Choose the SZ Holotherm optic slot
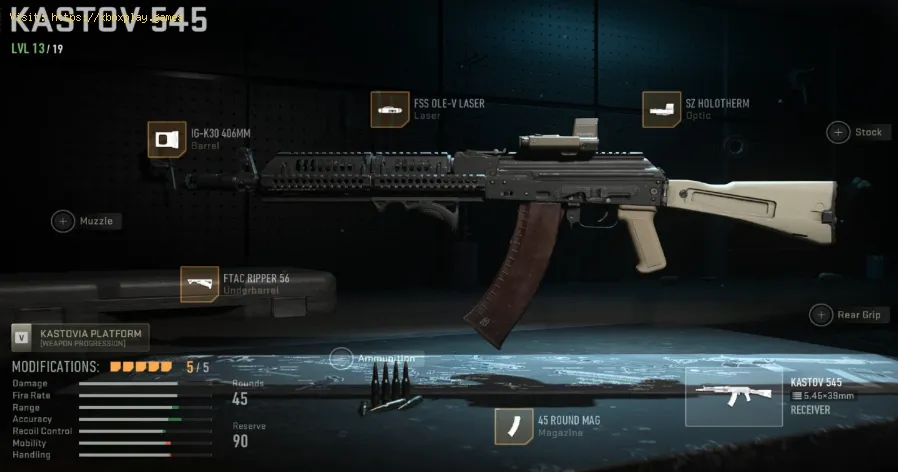898x472 pixels. click(x=661, y=109)
